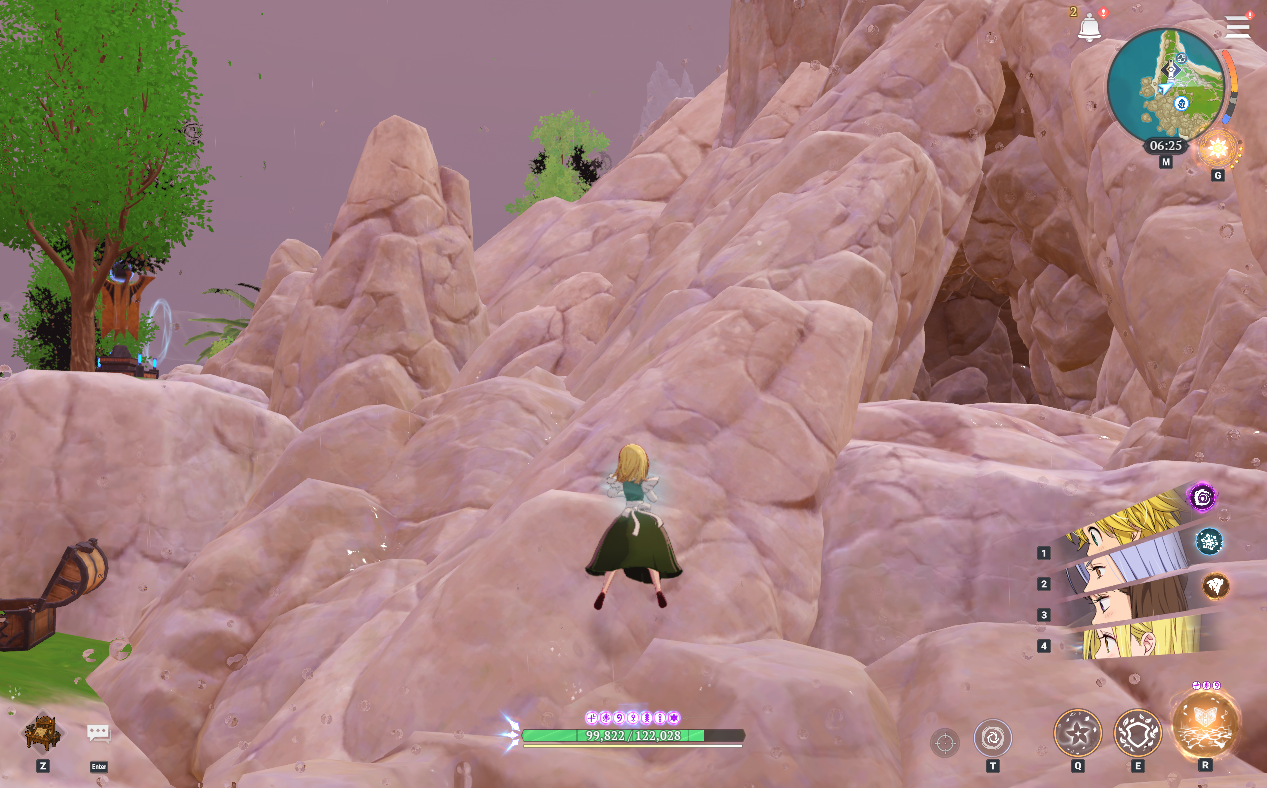The width and height of the screenshot is (1267, 788).
Task: Activate the purple swirl skill icon
Action: [x=1201, y=496]
